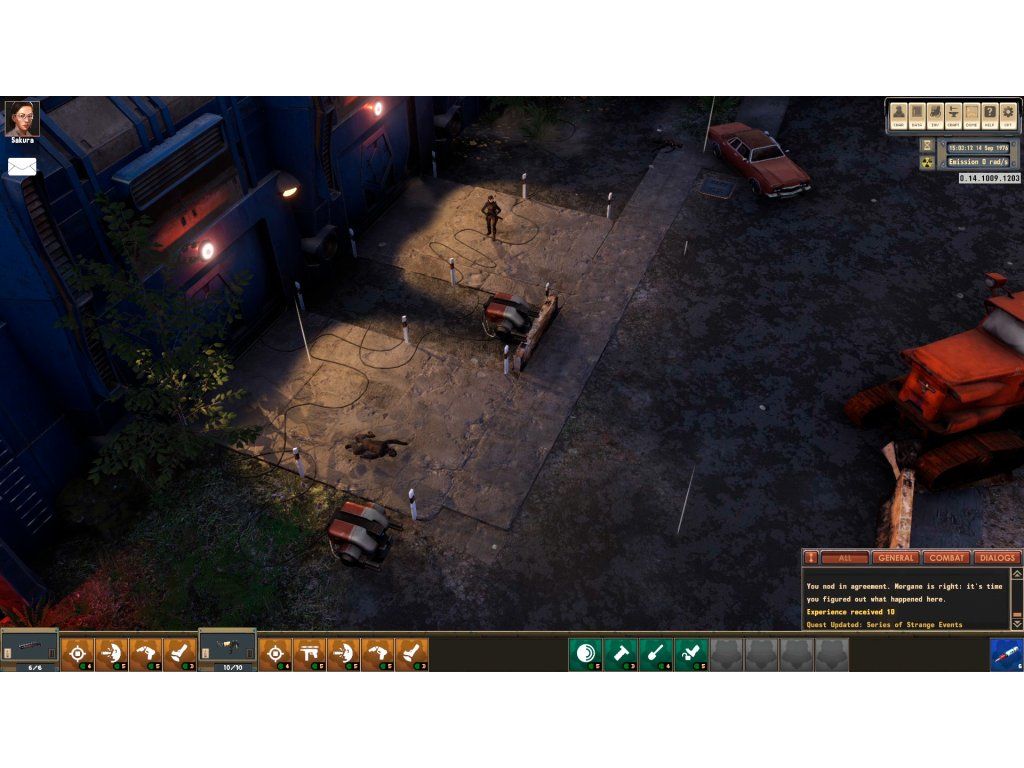Activate the pistol burst attack icon
The height and width of the screenshot is (768, 1024).
(x=310, y=654)
